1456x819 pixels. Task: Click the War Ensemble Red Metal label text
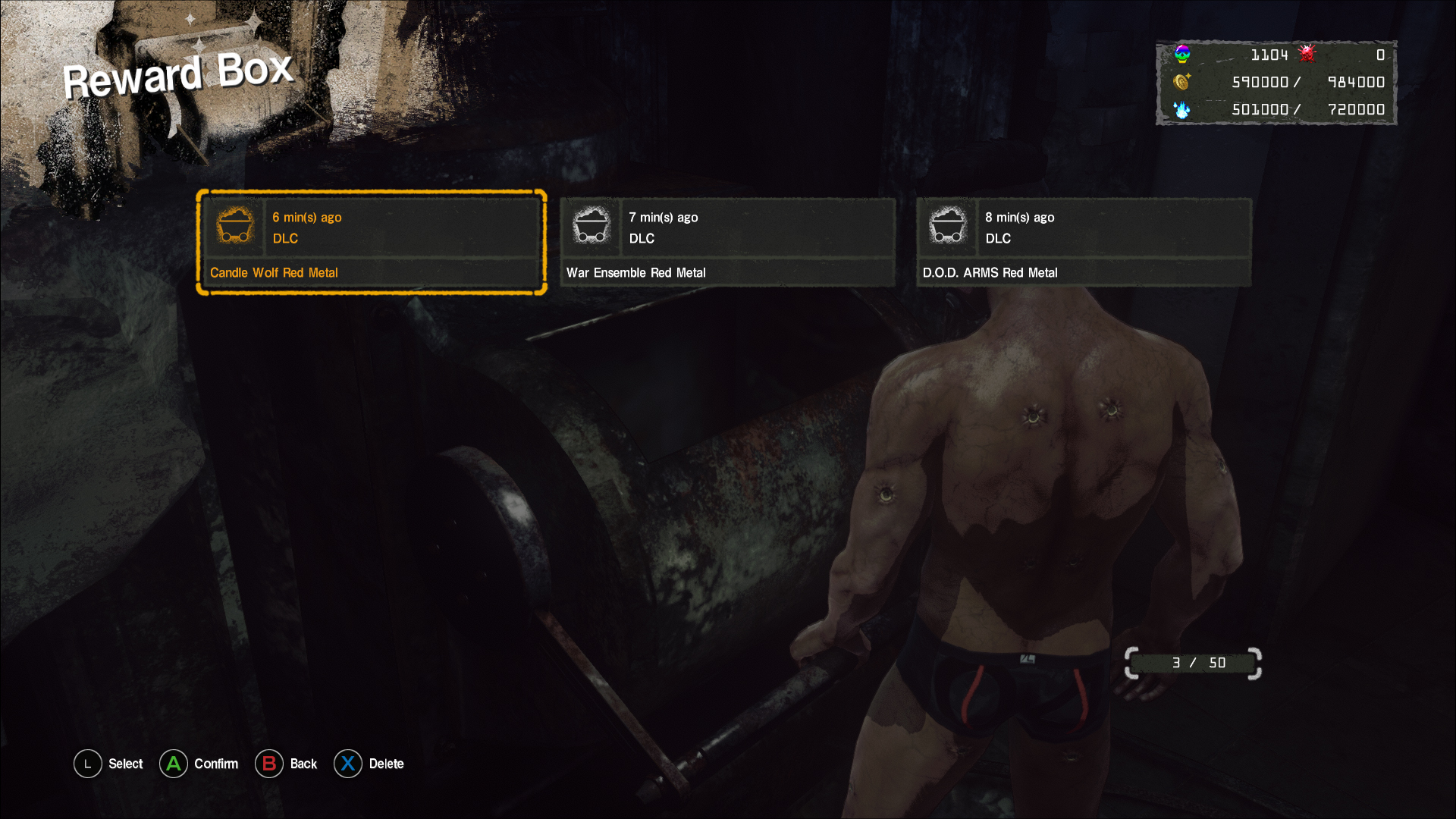pyautogui.click(x=635, y=272)
